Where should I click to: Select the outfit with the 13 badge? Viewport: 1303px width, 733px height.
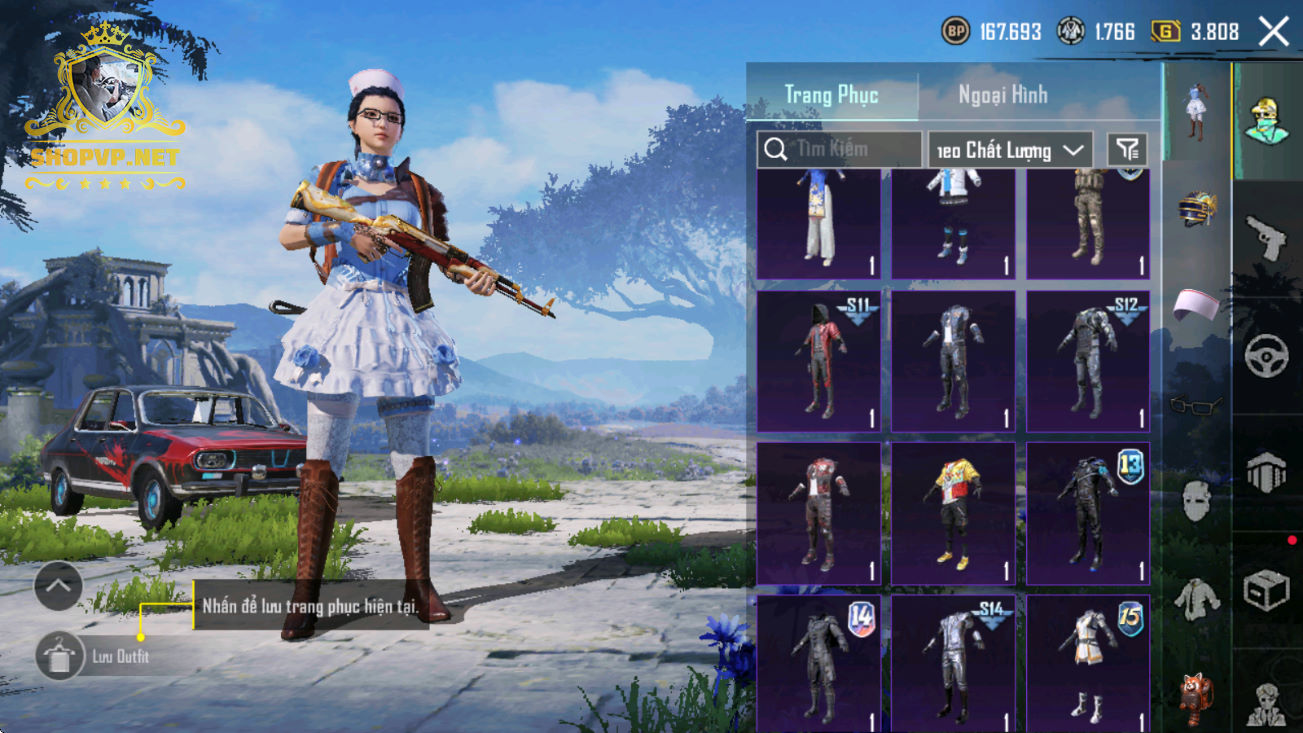click(x=1088, y=513)
